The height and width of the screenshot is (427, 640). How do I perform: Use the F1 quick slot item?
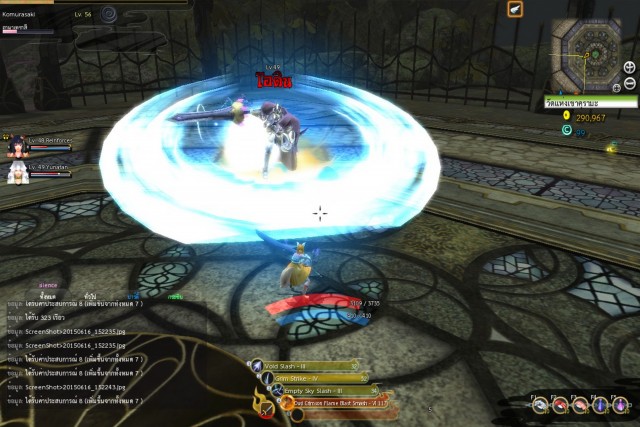tap(540, 405)
